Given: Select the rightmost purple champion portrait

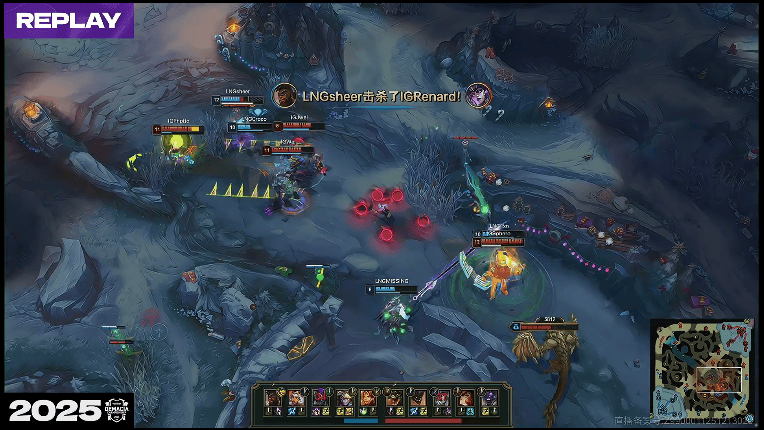Looking at the screenshot, I should (x=488, y=399).
